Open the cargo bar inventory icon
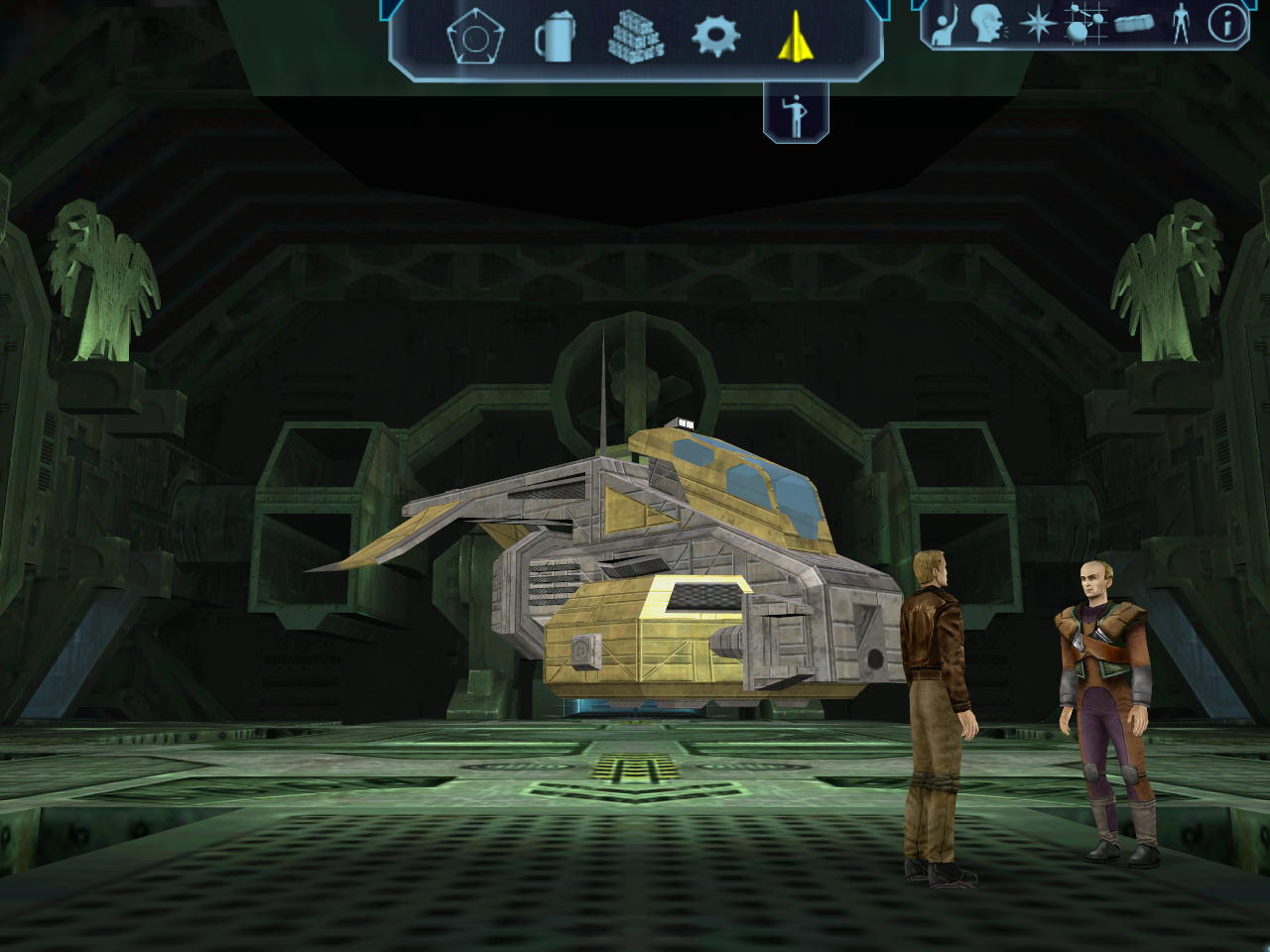This screenshot has width=1270, height=952. [1133, 24]
